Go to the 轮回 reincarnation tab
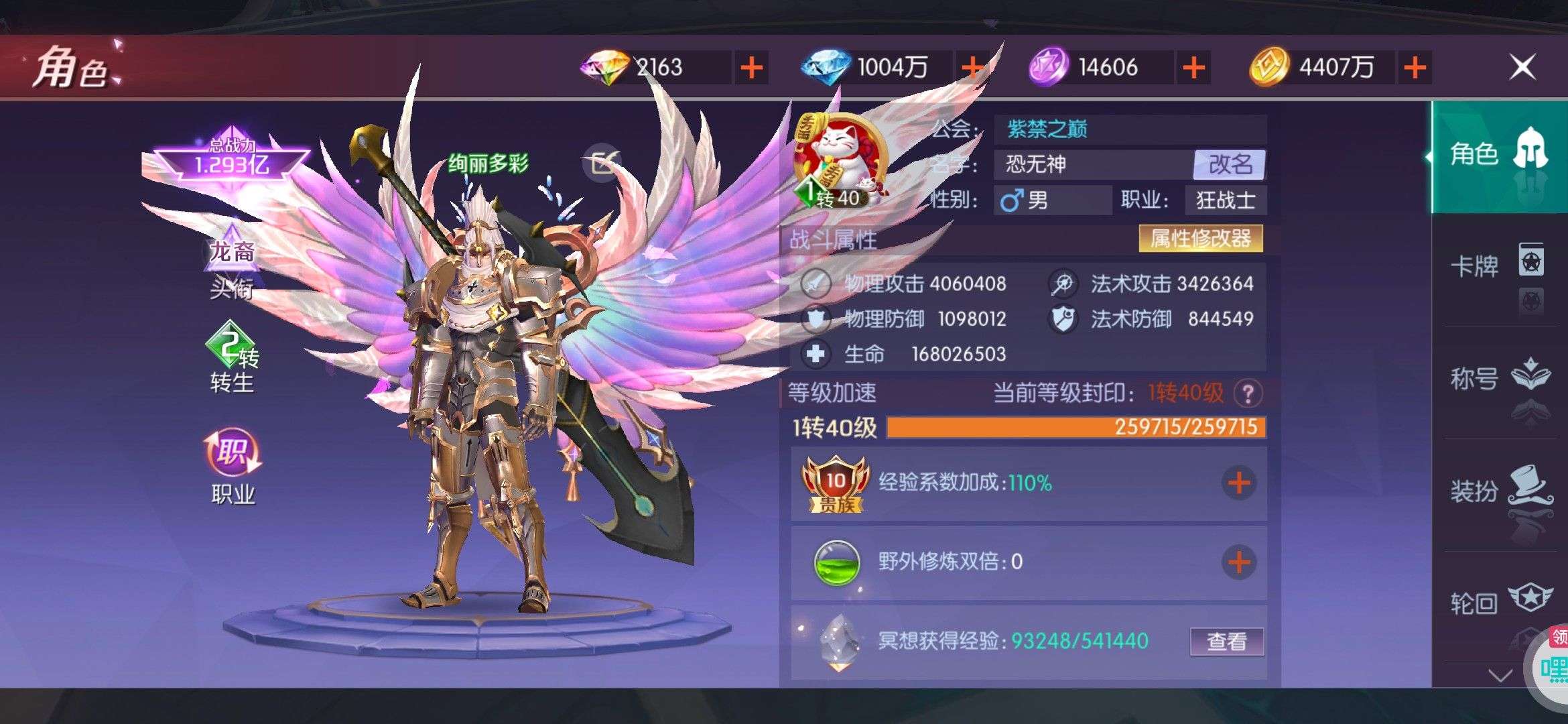Image resolution: width=1568 pixels, height=724 pixels. (1498, 603)
